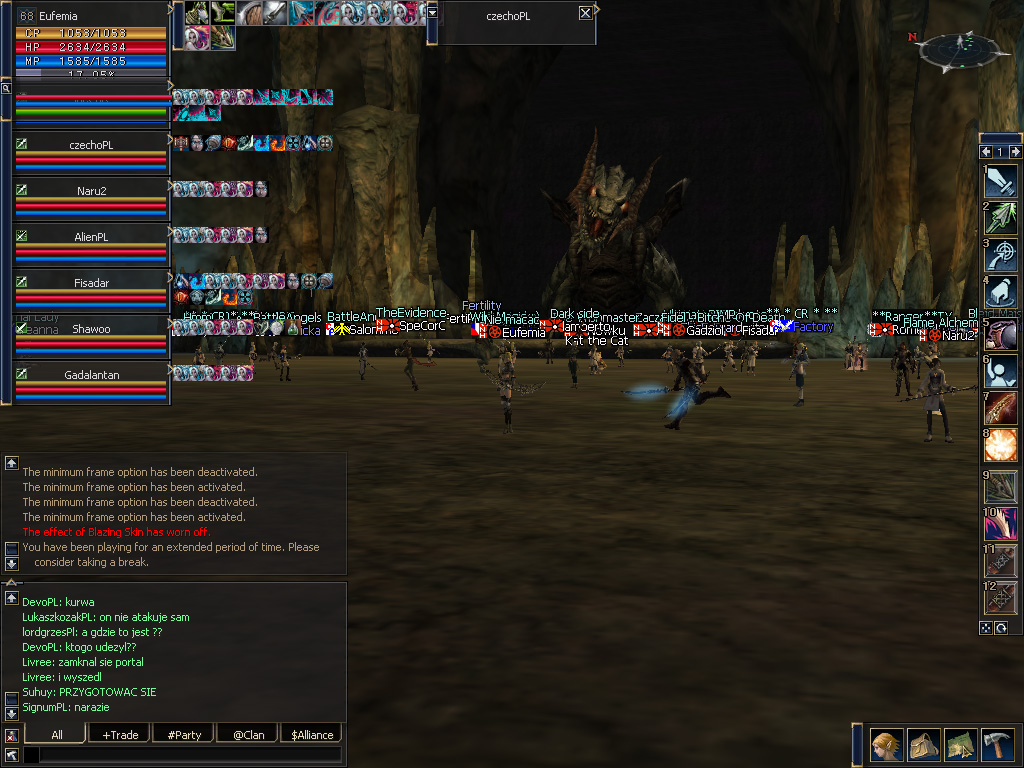Viewport: 1024px width, 768px height.
Task: Use the fiery orb skill in slot 8
Action: pos(1000,444)
